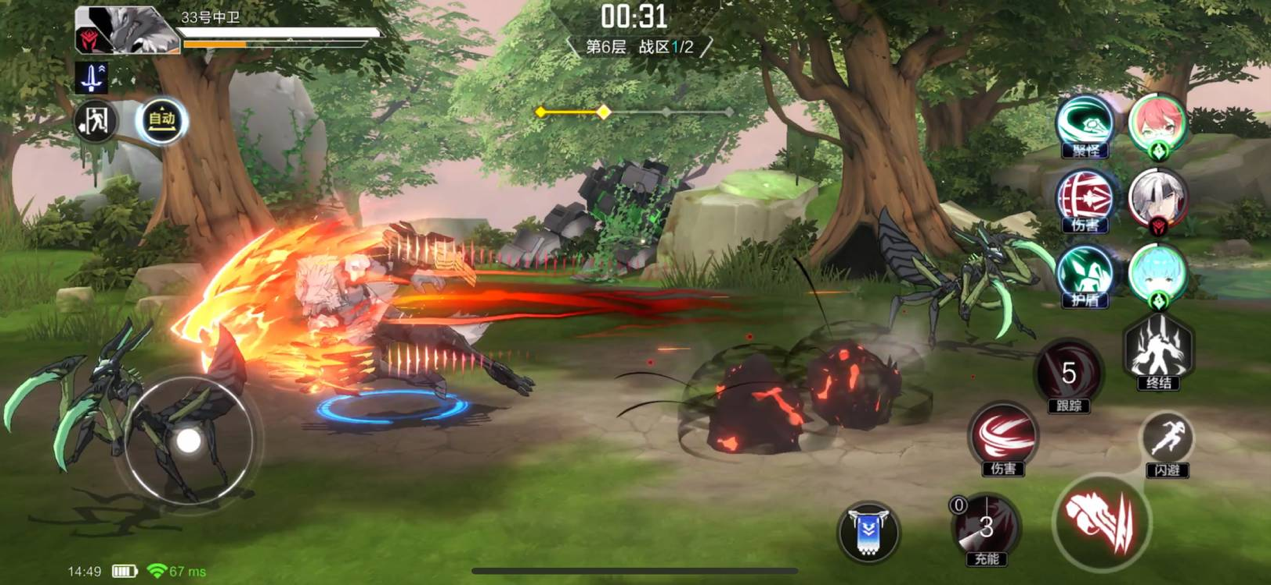Switch to the red-haired teammate portrait

click(x=1158, y=123)
